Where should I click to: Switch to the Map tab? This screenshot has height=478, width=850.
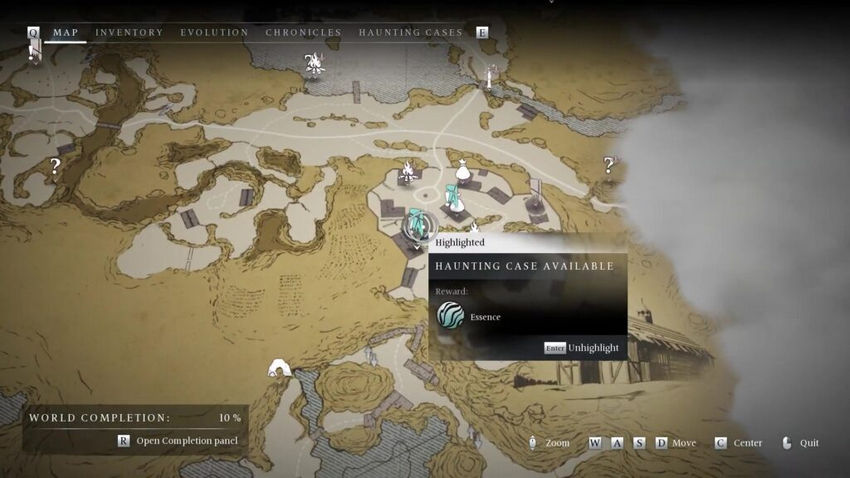tap(66, 32)
